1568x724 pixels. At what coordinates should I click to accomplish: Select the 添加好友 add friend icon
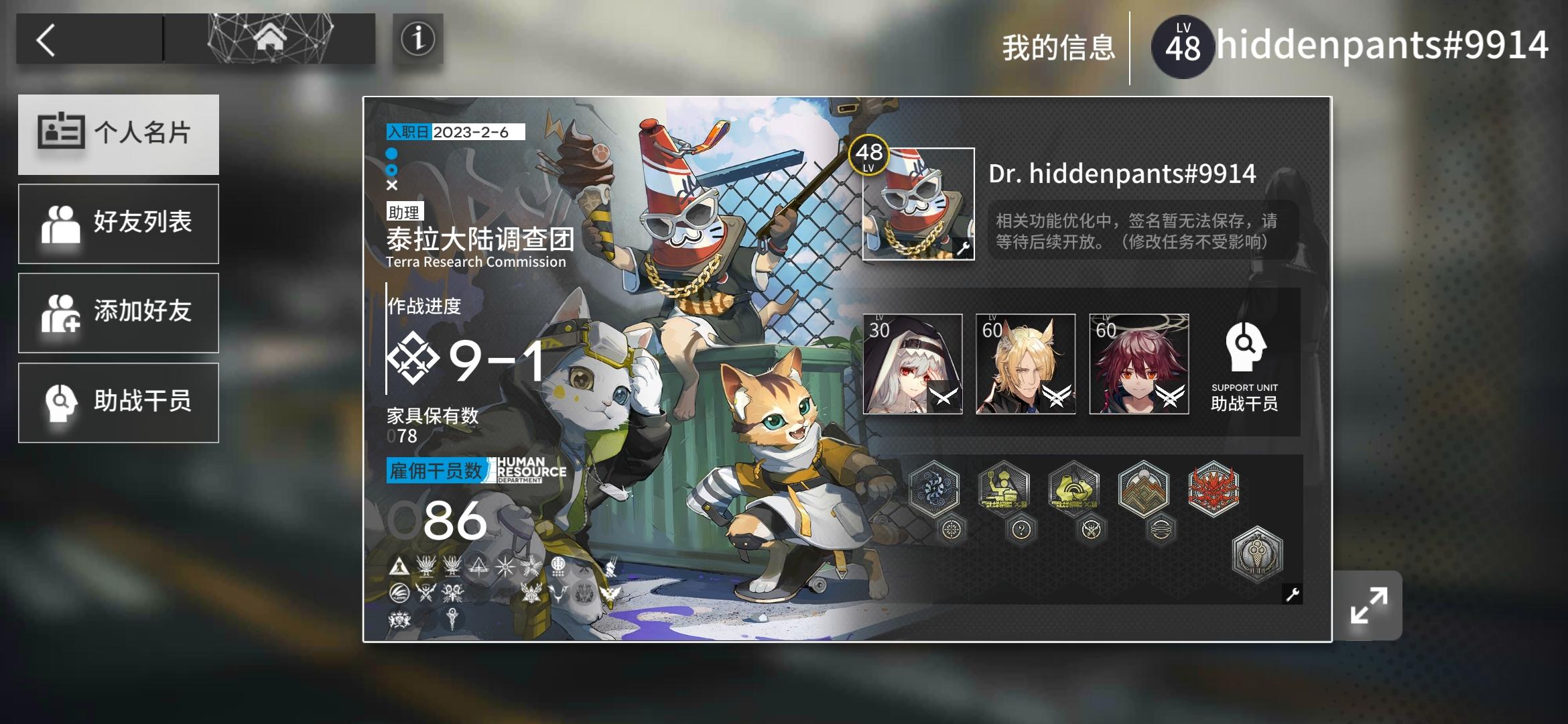[64, 312]
